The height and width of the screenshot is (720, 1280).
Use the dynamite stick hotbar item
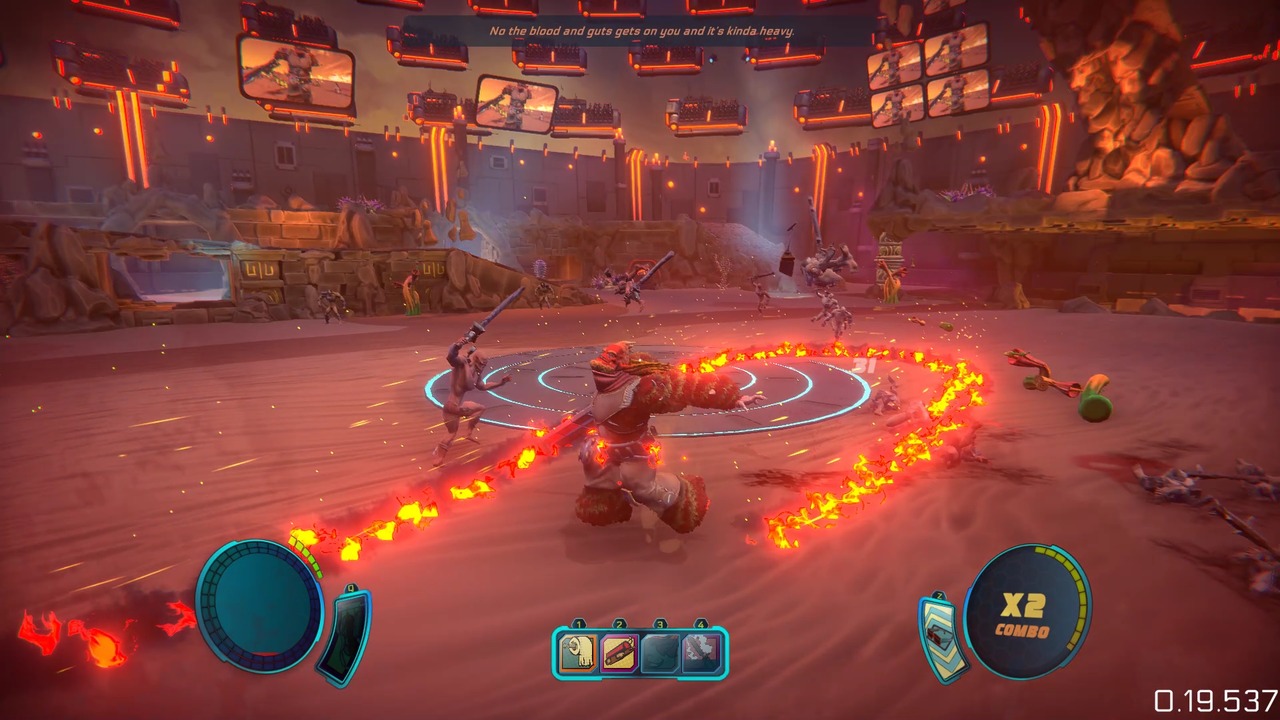coord(620,654)
